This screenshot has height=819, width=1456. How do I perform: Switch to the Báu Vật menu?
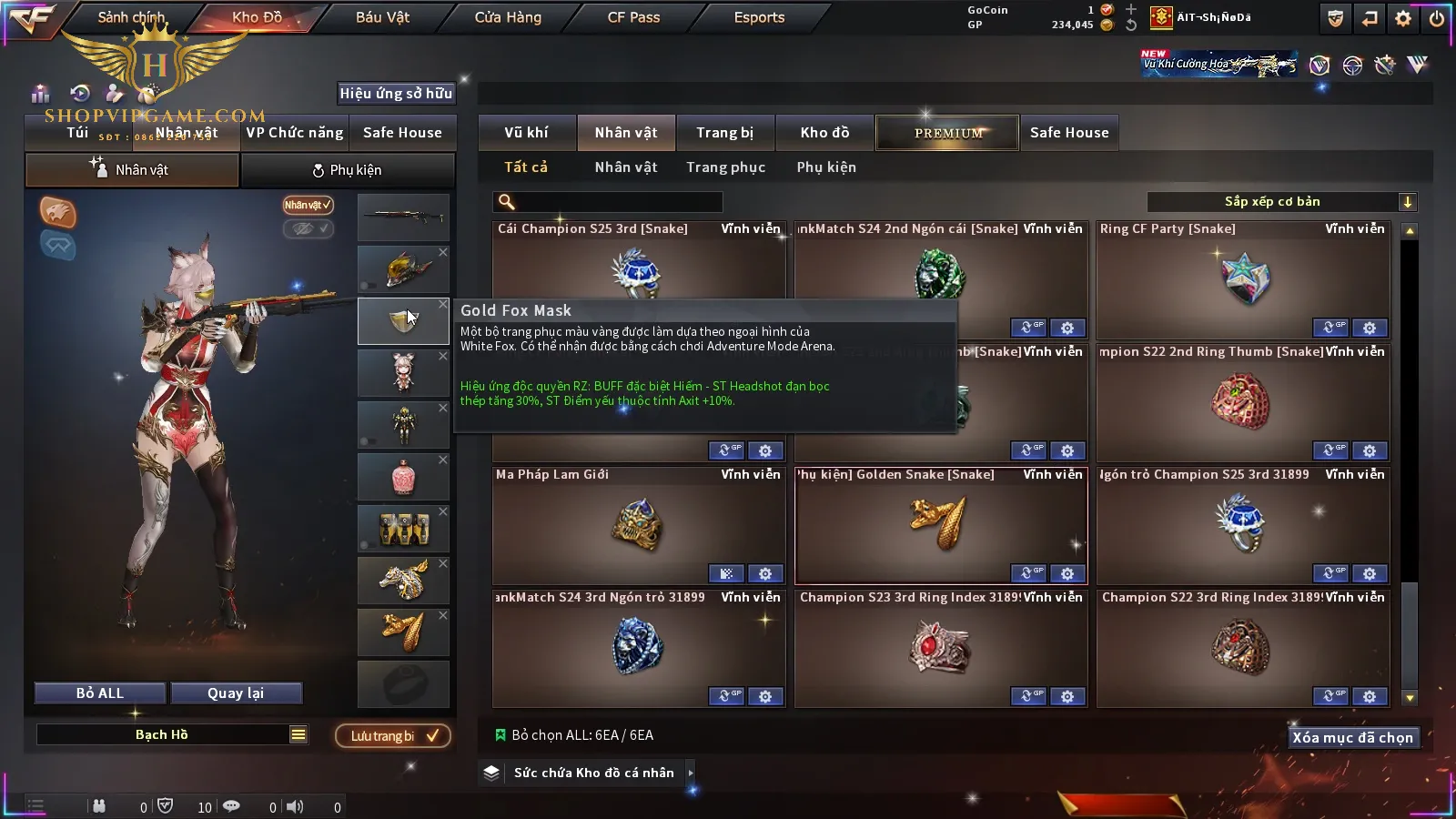click(x=382, y=17)
